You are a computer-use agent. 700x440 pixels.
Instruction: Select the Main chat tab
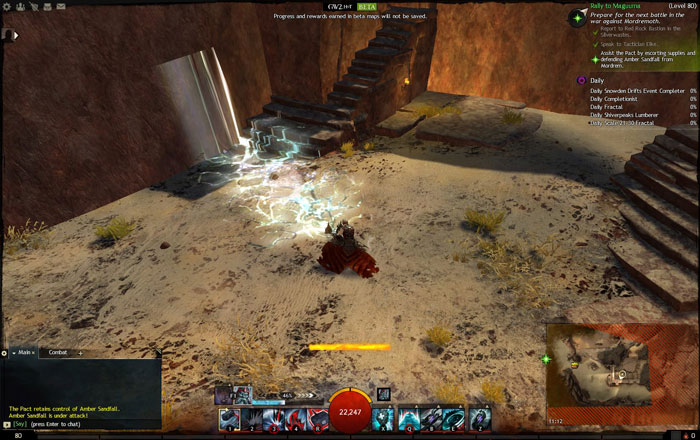coord(25,352)
